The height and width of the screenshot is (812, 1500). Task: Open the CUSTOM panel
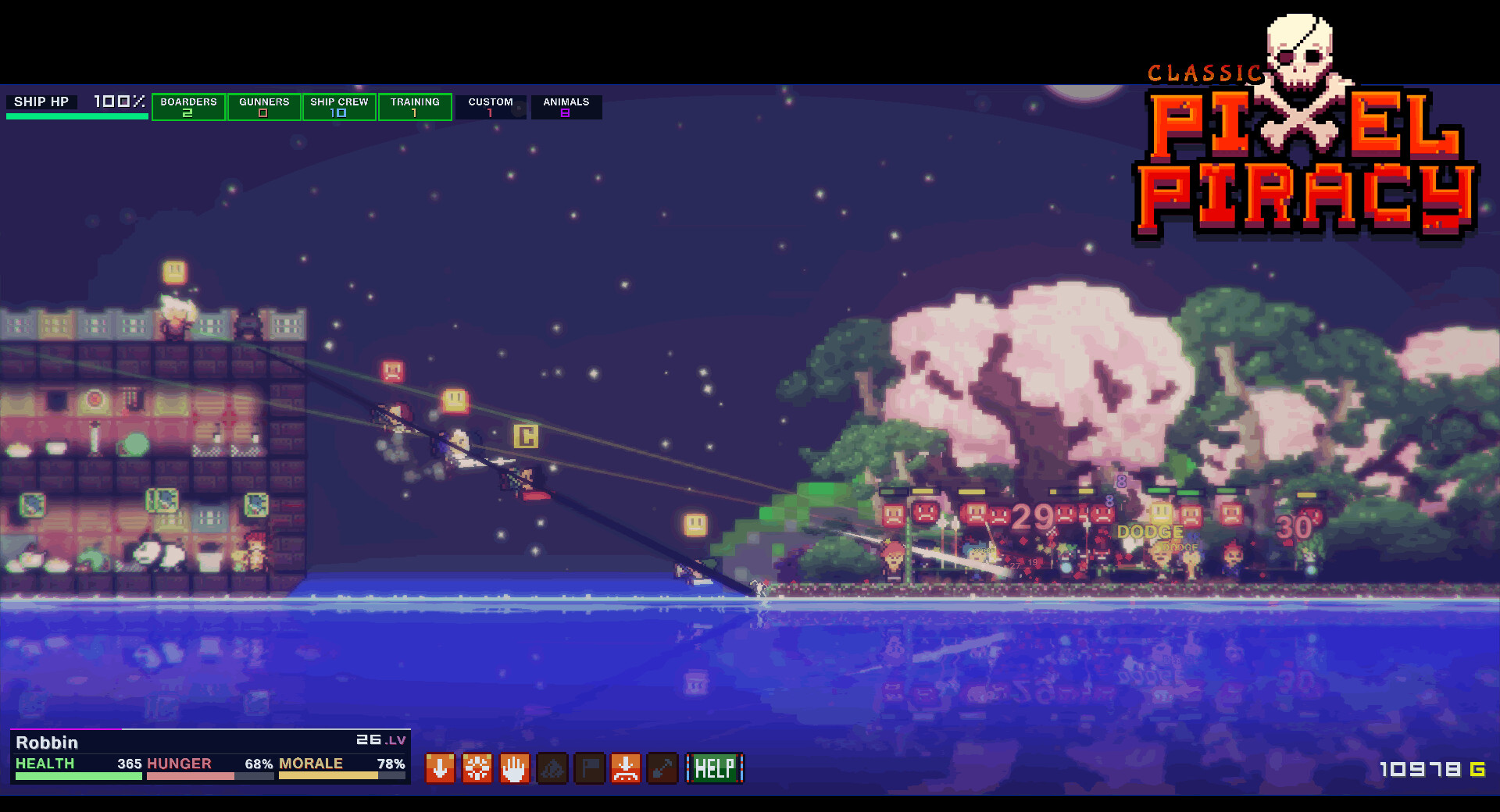click(490, 107)
